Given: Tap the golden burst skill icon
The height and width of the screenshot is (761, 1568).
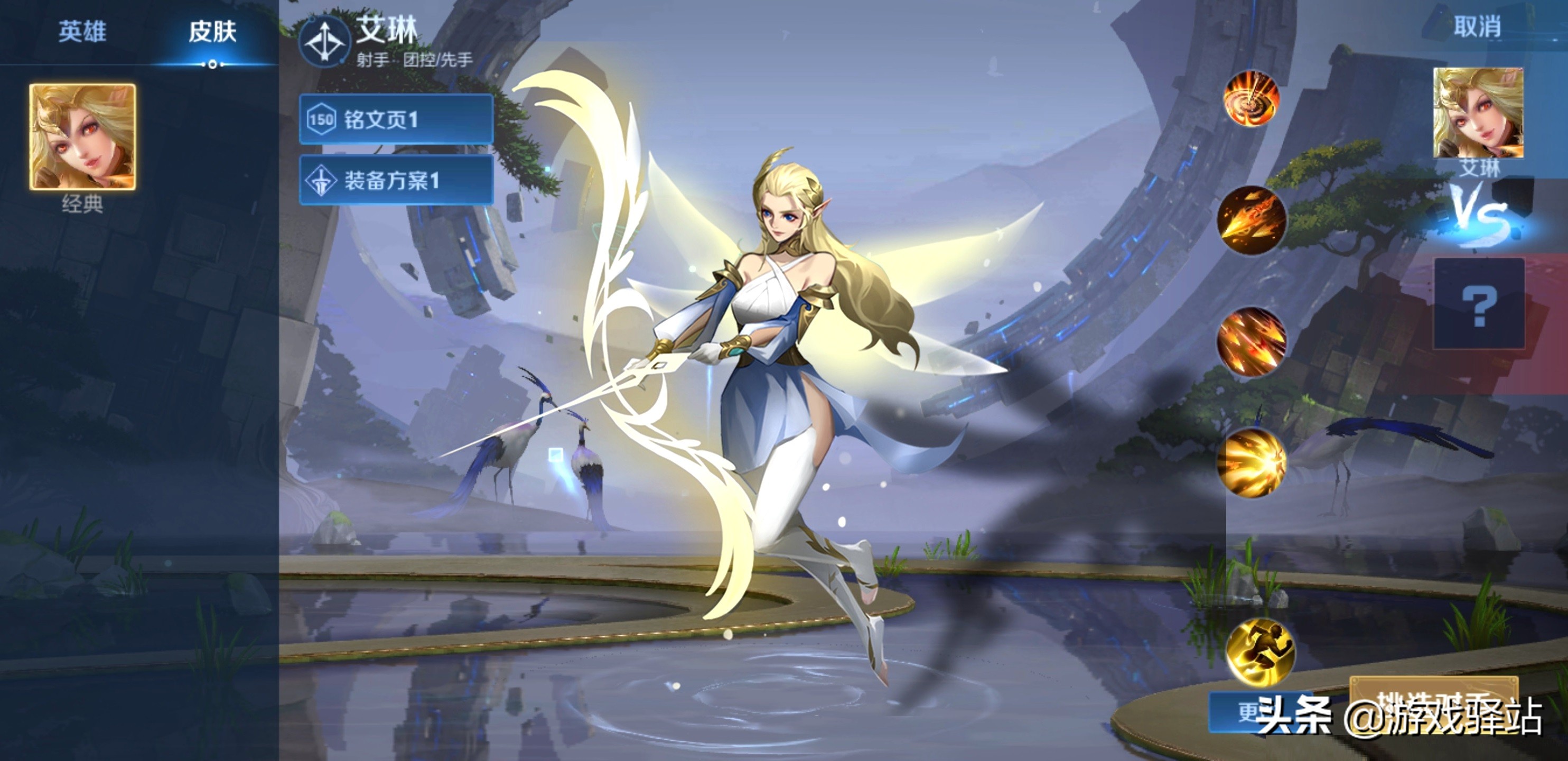Looking at the screenshot, I should pyautogui.click(x=1251, y=462).
